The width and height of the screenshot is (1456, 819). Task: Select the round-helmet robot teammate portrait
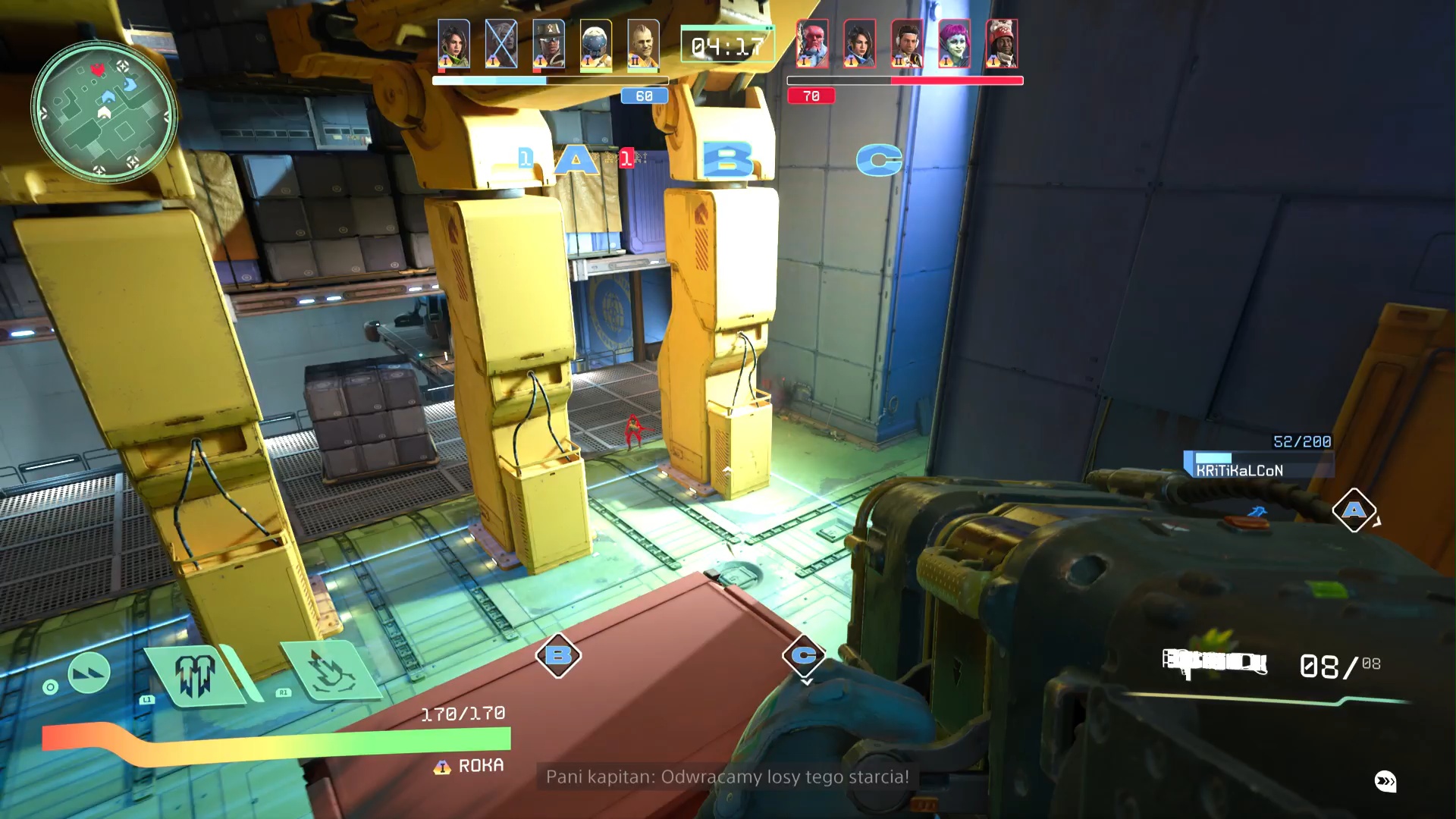tap(596, 44)
